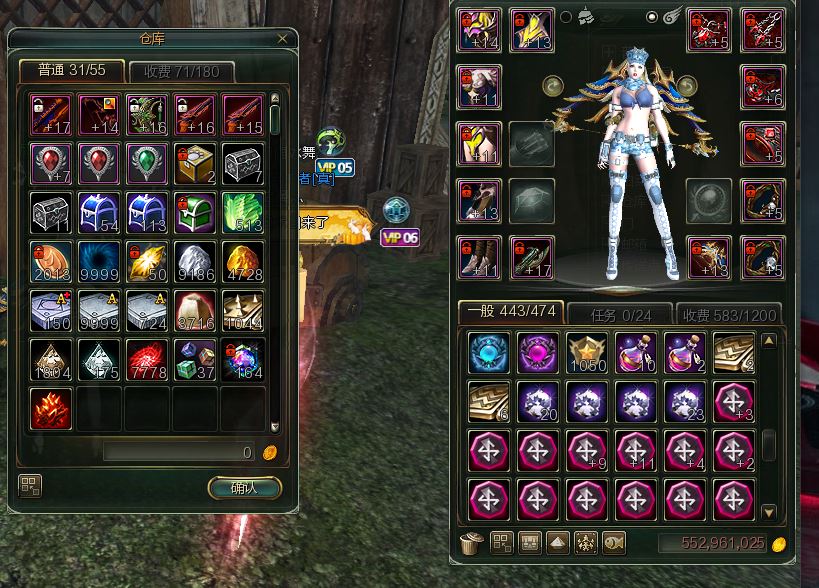Select the 普通 31/55 warehouse tab
The image size is (819, 588).
point(71,71)
